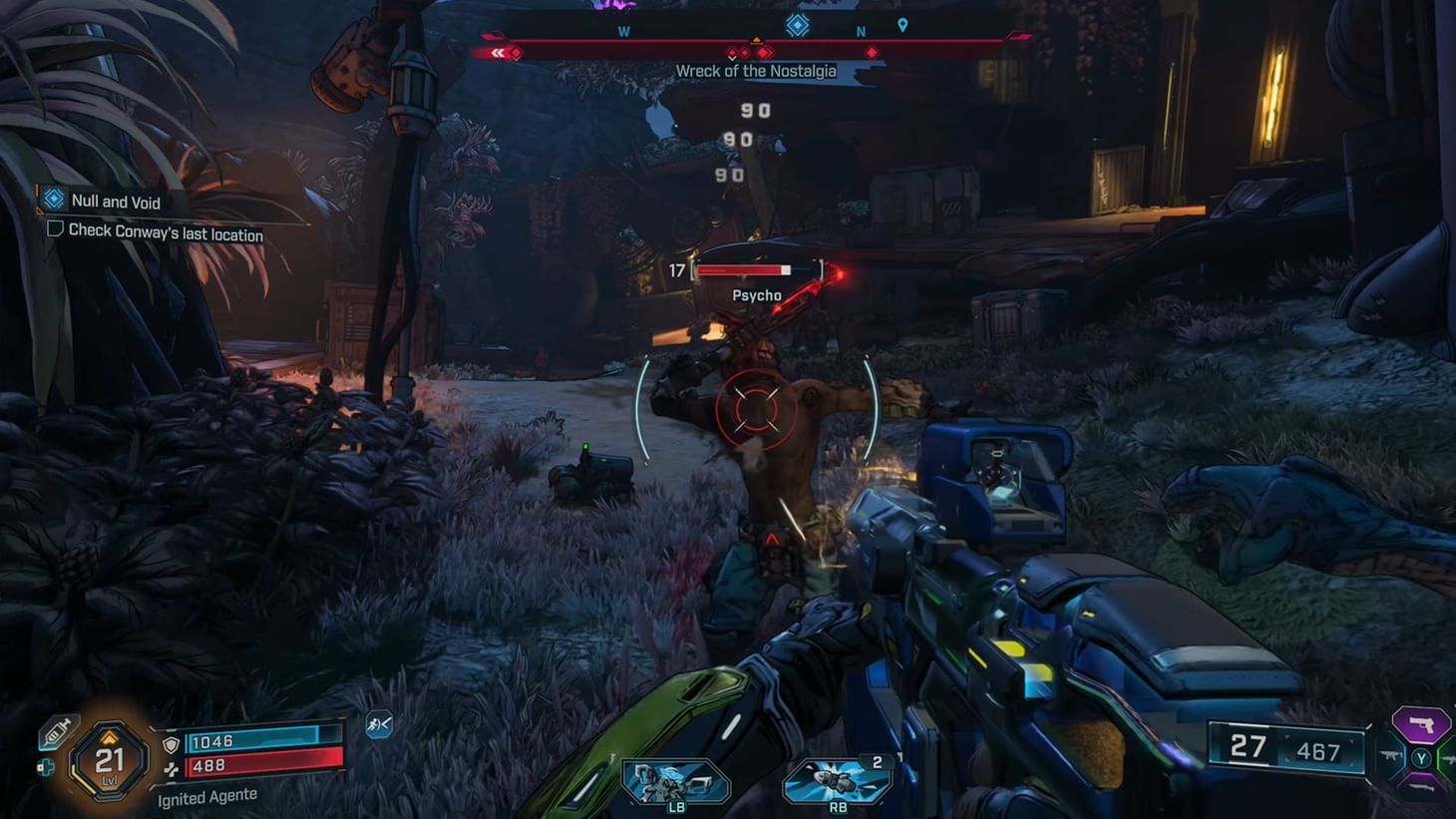1456x819 pixels.
Task: Select the green assault rifle weapon slot
Action: pyautogui.click(x=1449, y=759)
